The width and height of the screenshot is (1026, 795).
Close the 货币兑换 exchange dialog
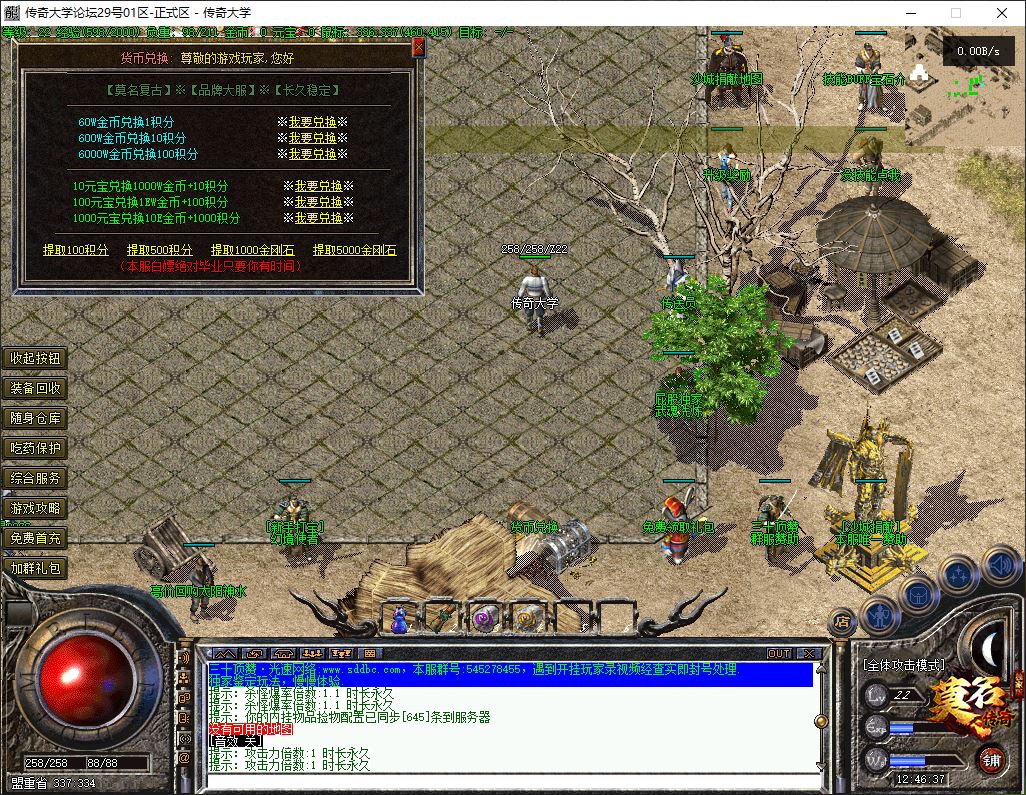click(x=418, y=47)
